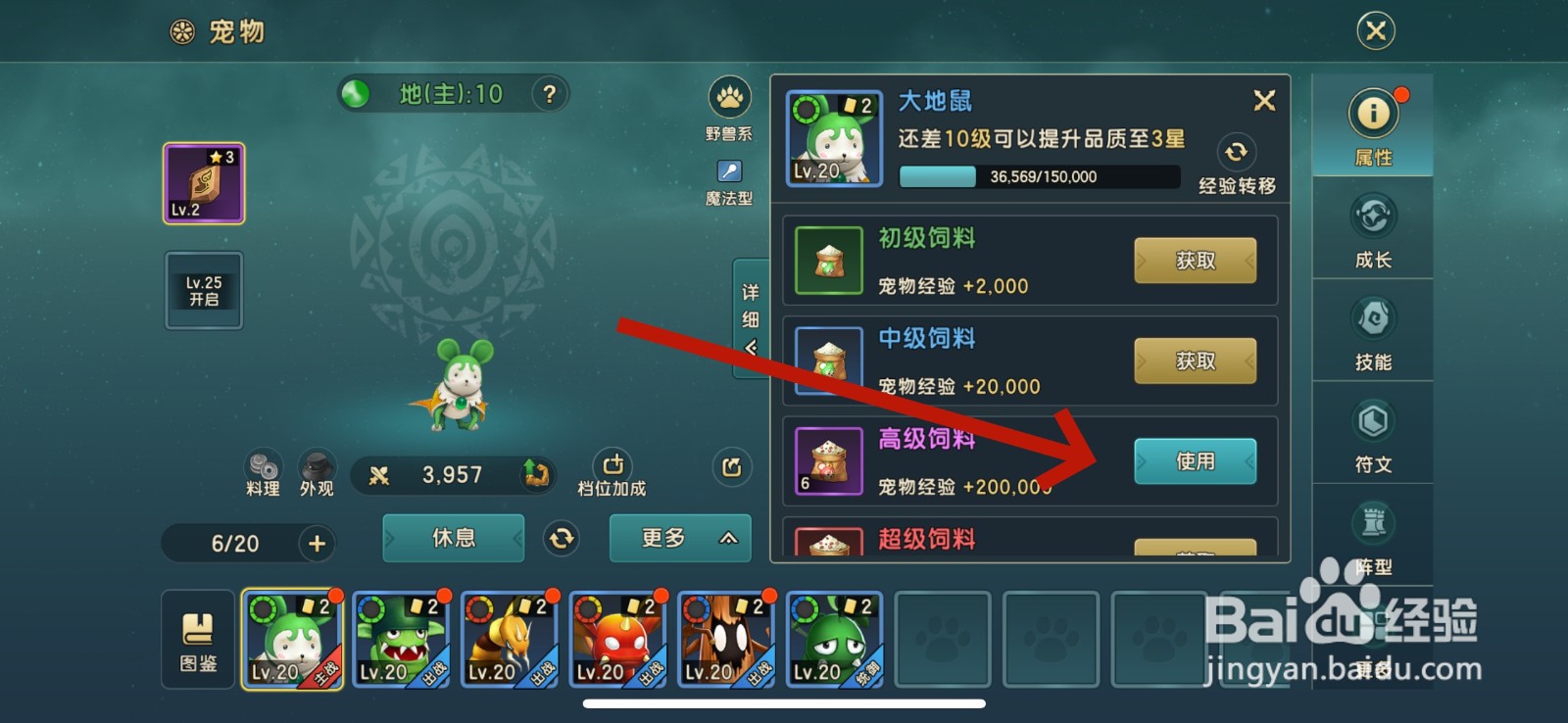Click 获取 next to 初级饲料

coord(1197,260)
